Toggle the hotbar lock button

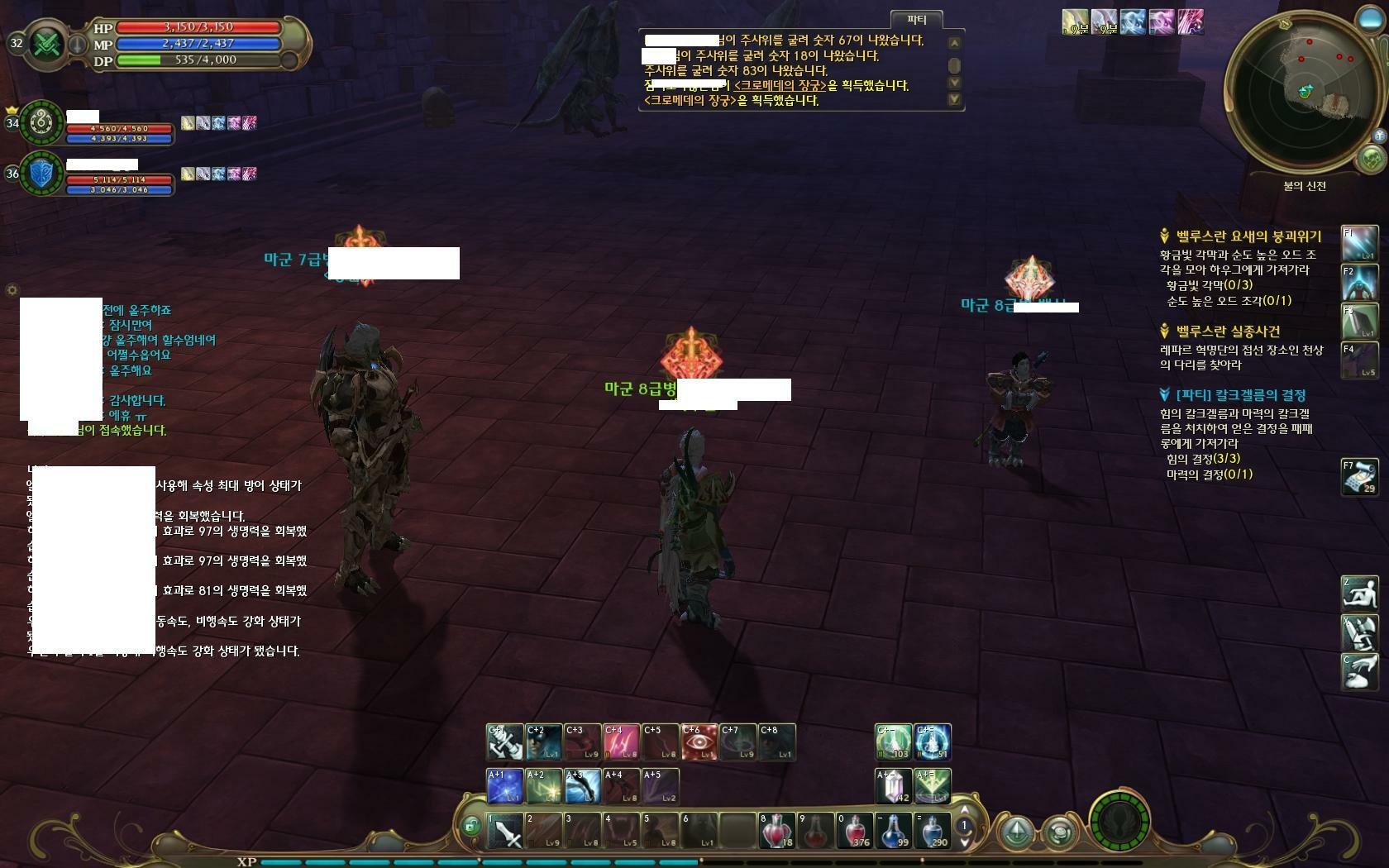click(x=470, y=825)
